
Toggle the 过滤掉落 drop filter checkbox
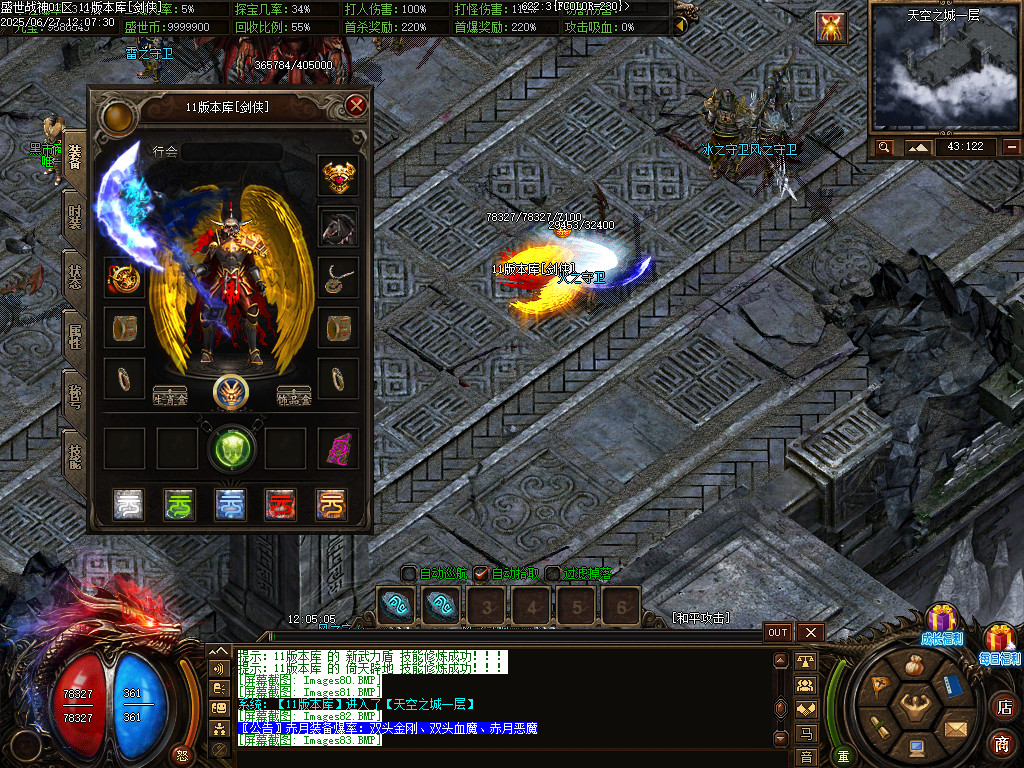pyautogui.click(x=553, y=574)
